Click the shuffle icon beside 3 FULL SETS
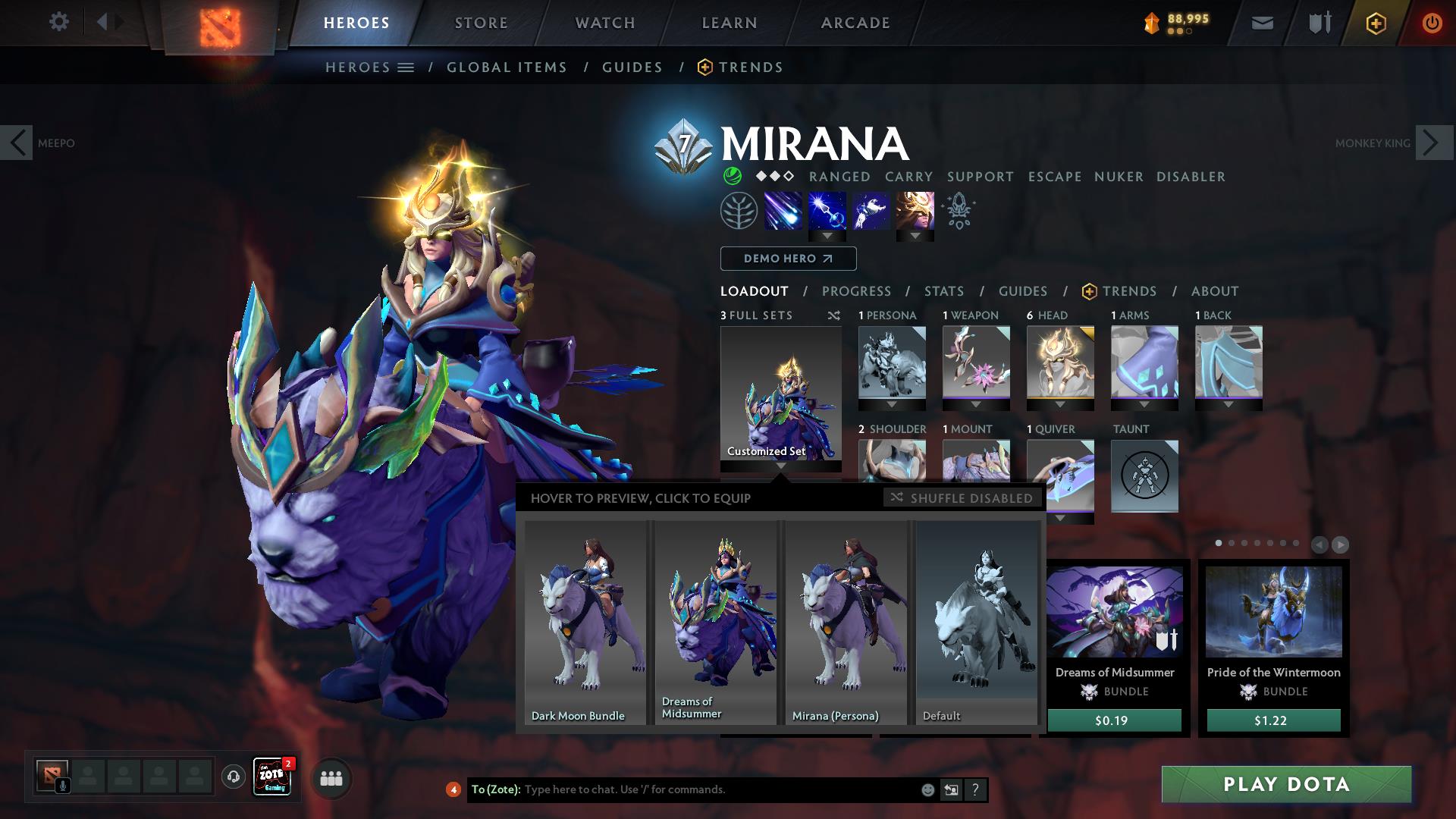This screenshot has height=819, width=1456. pos(833,315)
